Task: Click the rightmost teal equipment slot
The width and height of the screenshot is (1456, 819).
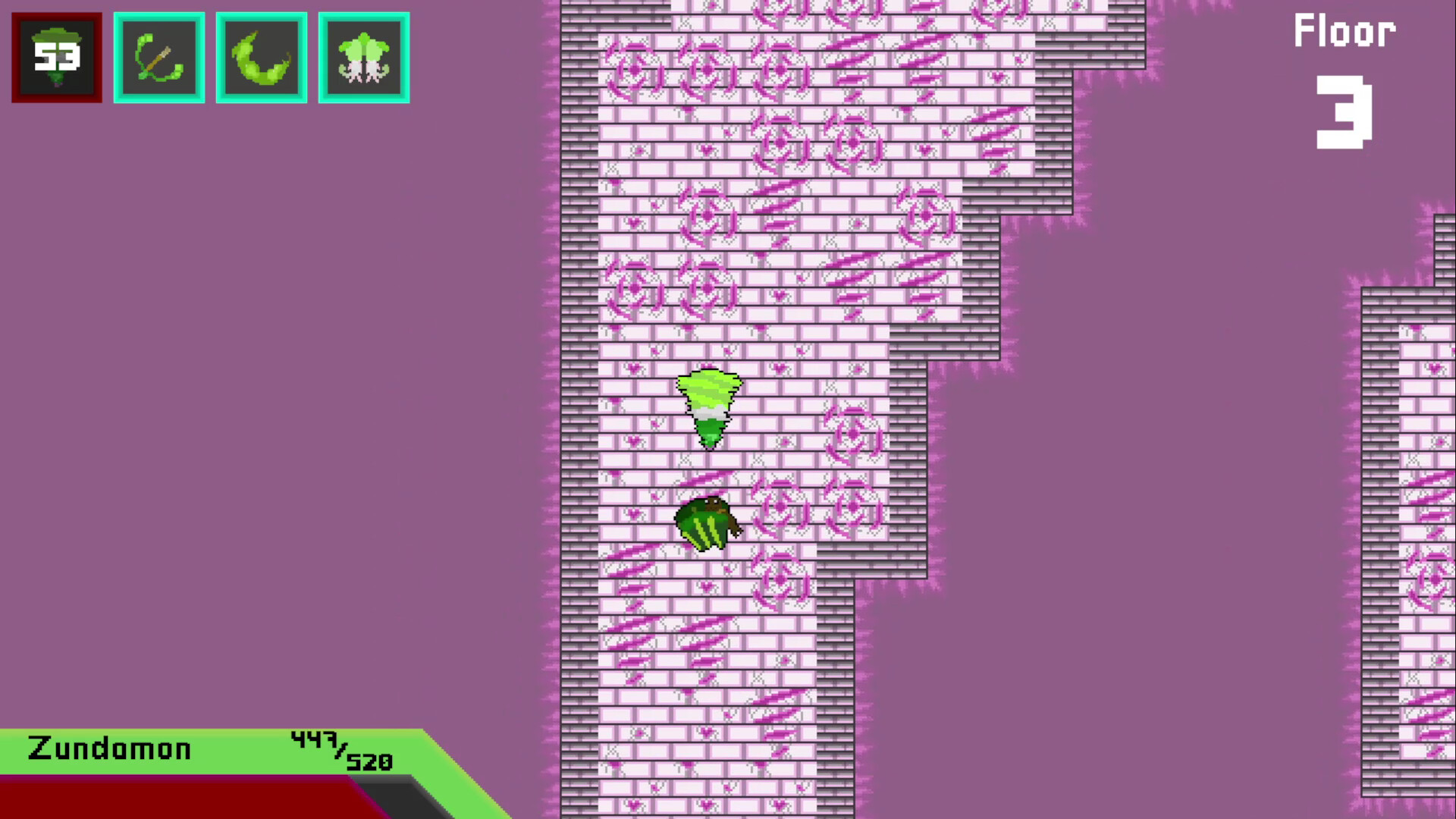Action: coord(364,57)
